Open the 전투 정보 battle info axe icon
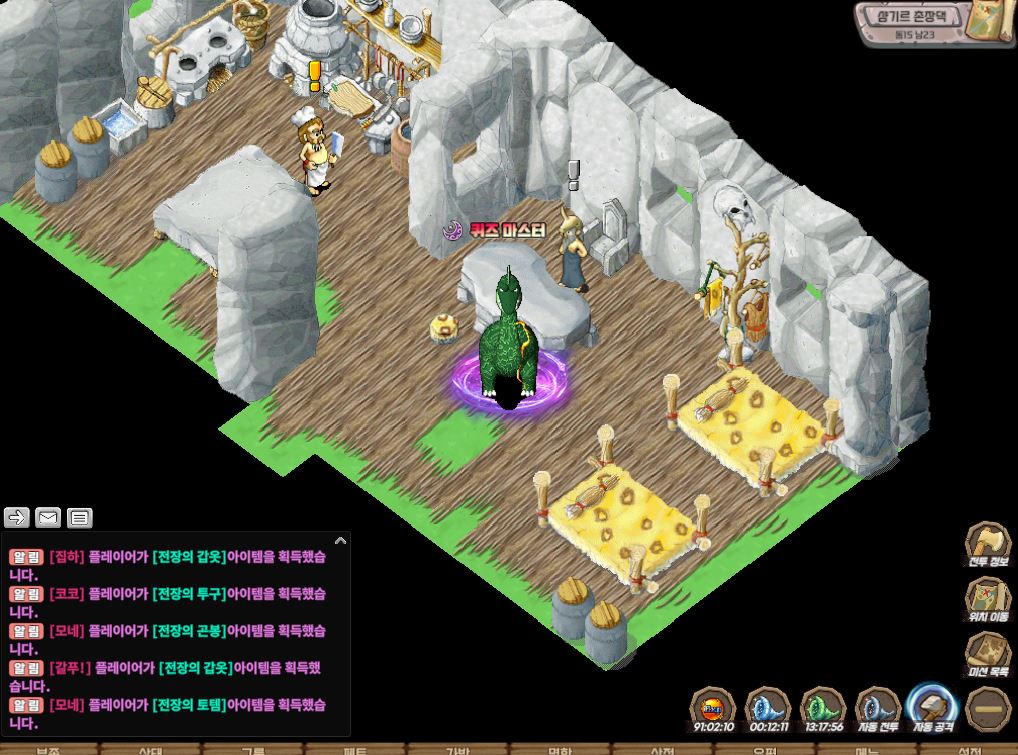Image resolution: width=1018 pixels, height=755 pixels. pos(987,543)
